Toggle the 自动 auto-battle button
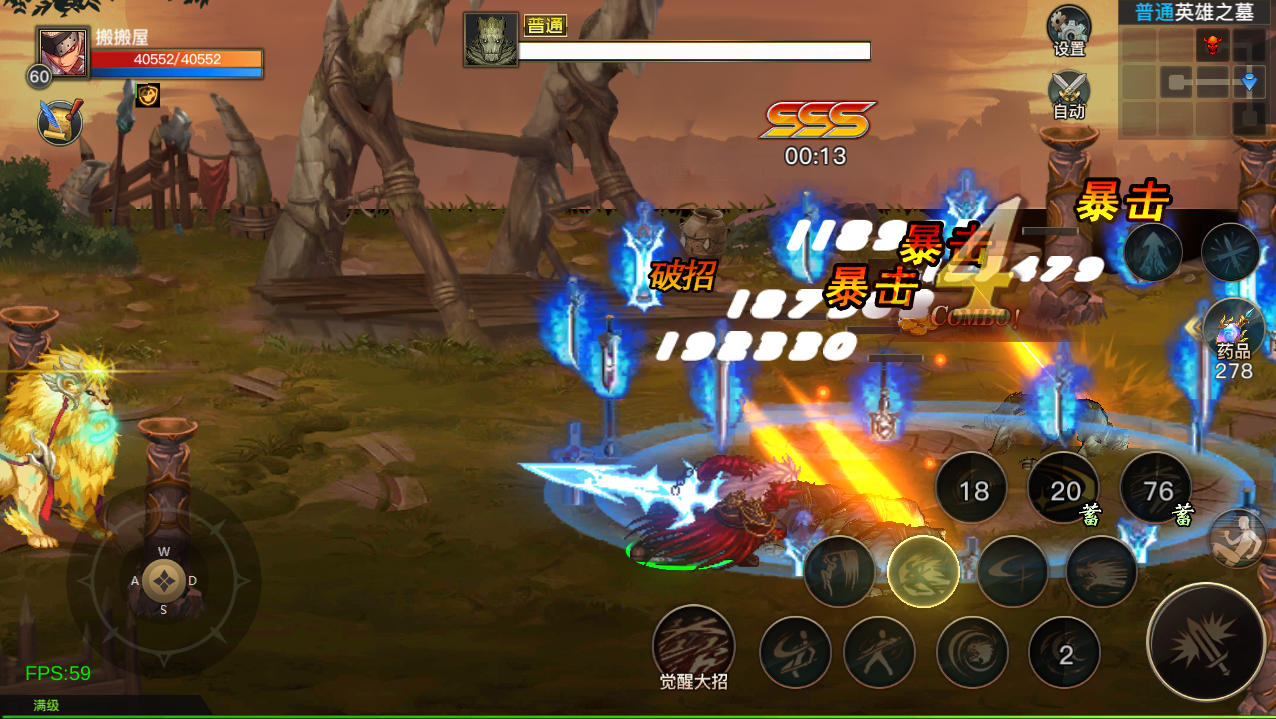The height and width of the screenshot is (719, 1276). 1068,93
